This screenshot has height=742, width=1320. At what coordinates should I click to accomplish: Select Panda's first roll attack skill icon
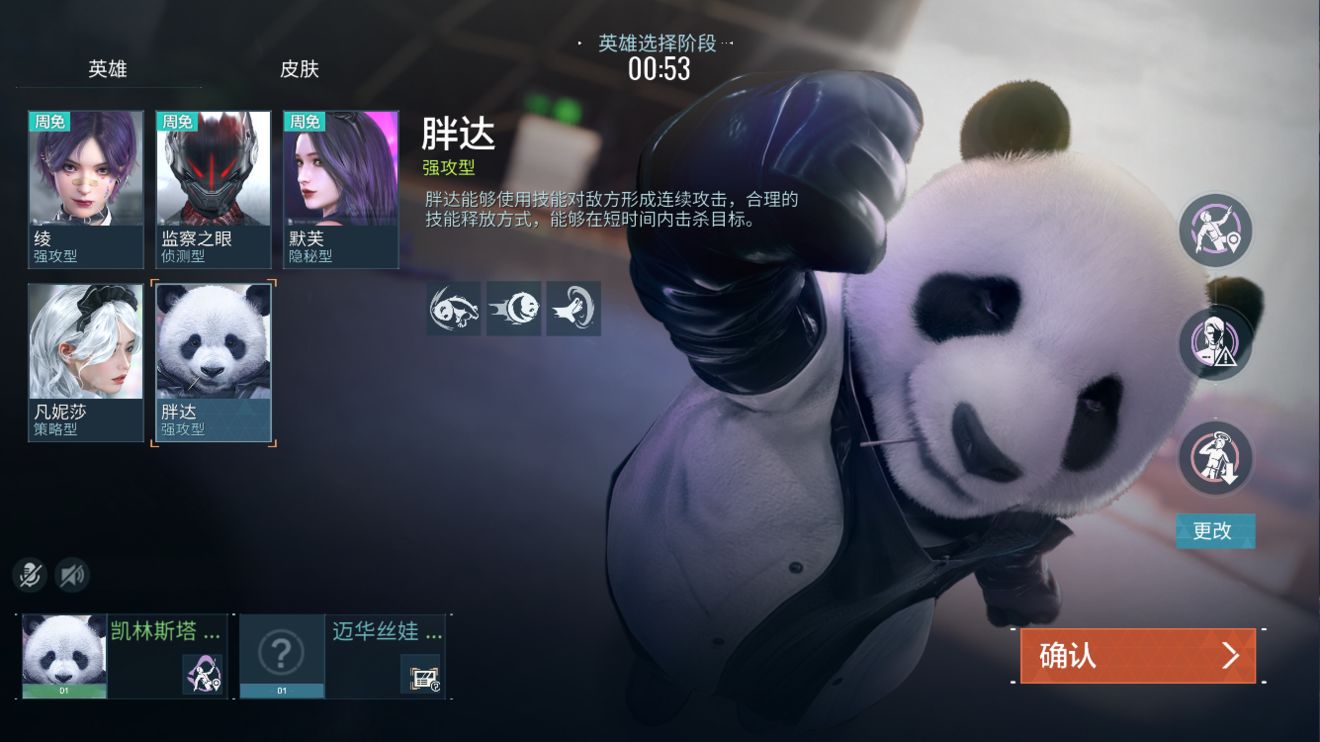[x=453, y=309]
